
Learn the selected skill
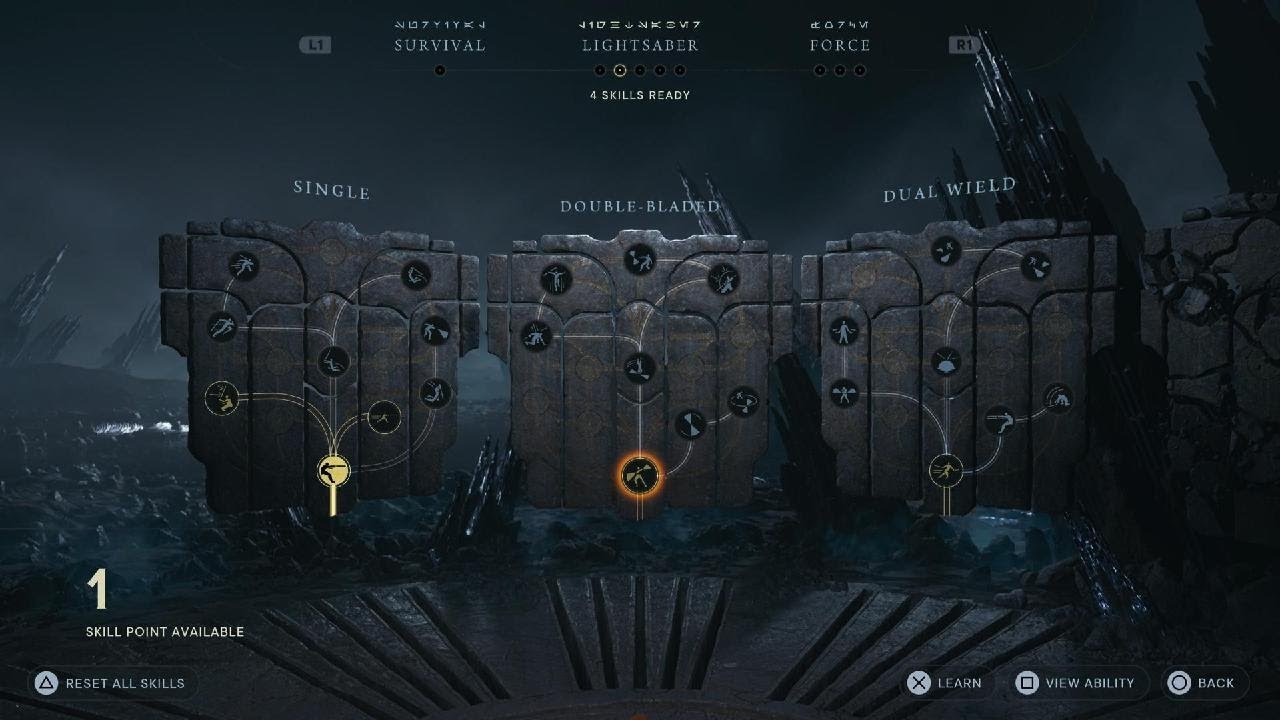tap(945, 683)
